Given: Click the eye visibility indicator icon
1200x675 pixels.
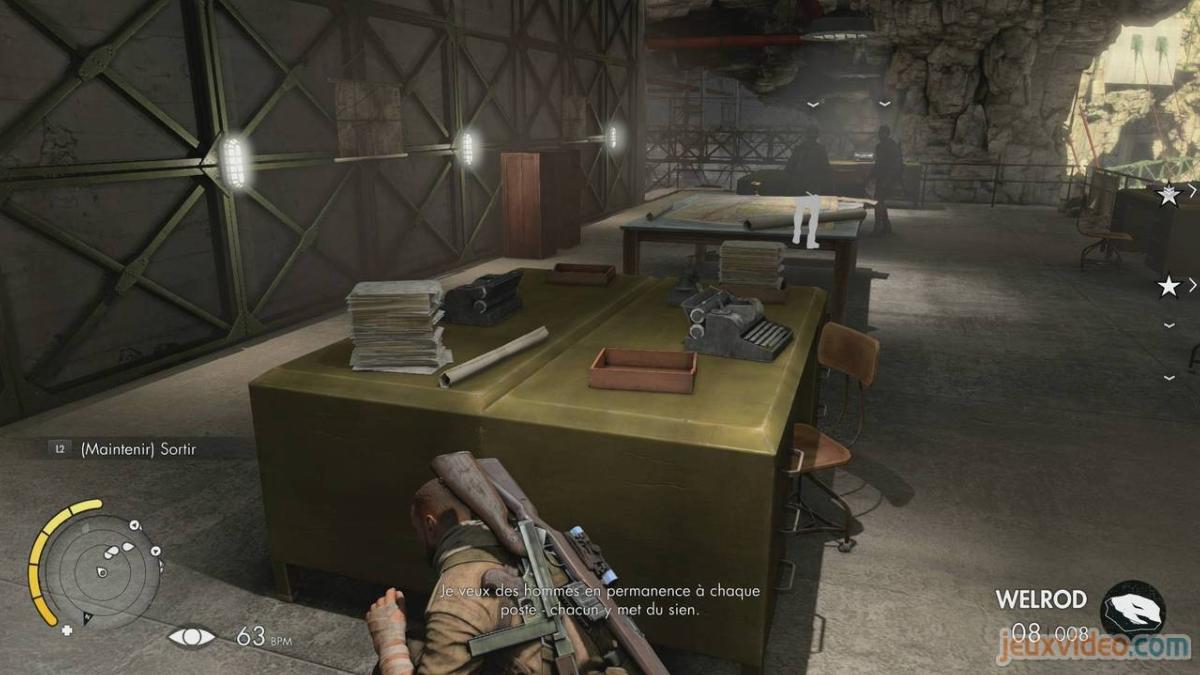Looking at the screenshot, I should [190, 636].
